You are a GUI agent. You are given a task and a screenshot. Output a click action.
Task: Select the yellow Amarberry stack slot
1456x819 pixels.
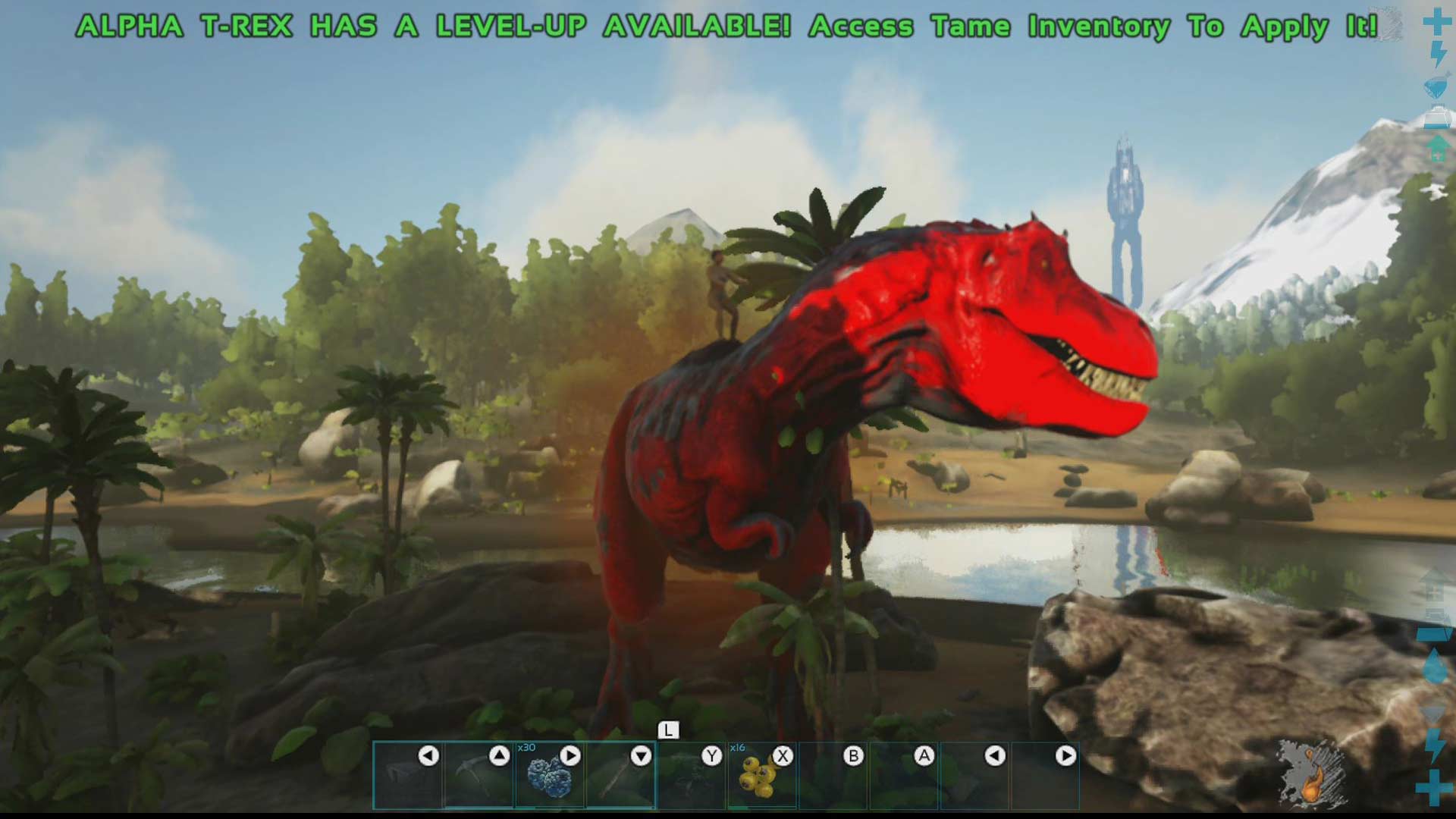761,775
